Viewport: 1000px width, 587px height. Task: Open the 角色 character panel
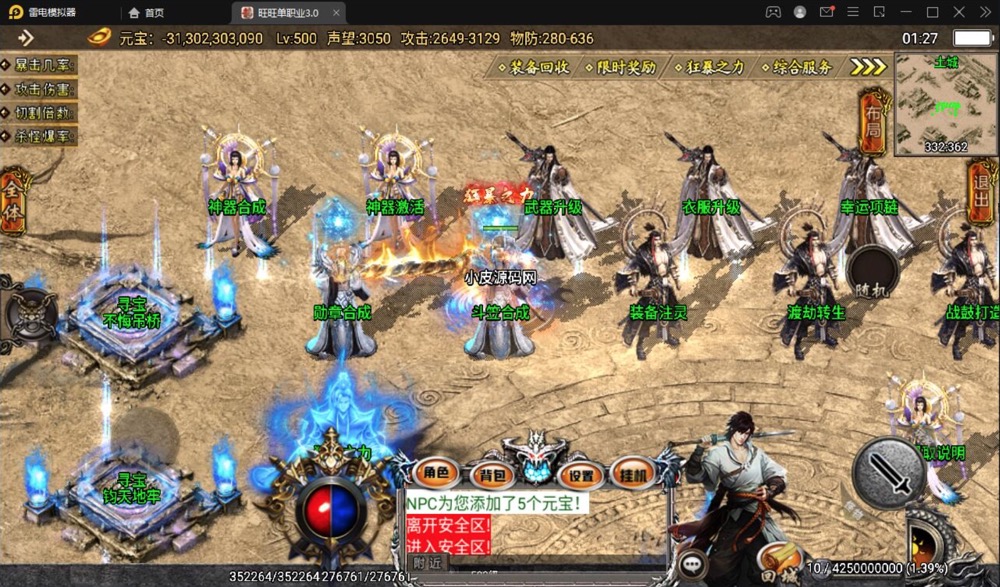(436, 473)
